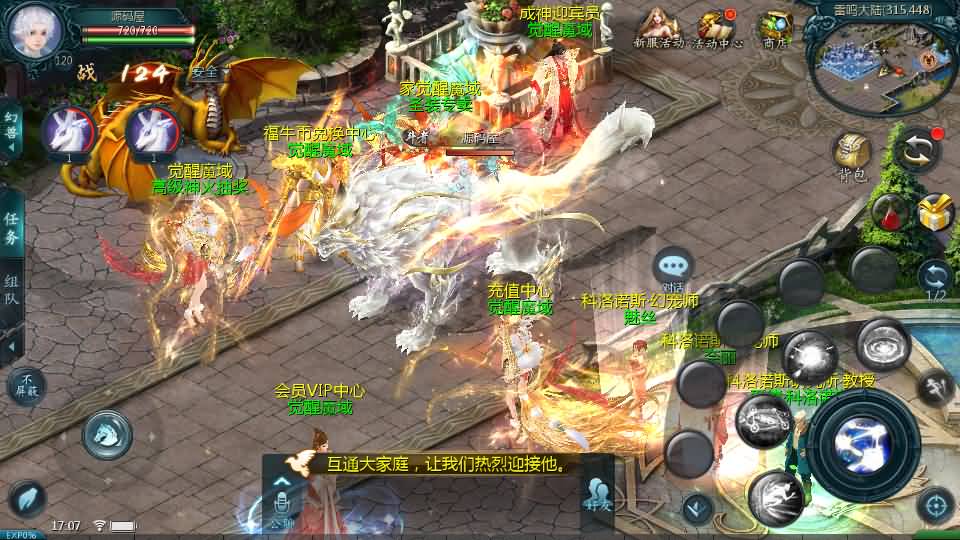The width and height of the screenshot is (960, 540).
Task: Switch skill page with 1/2 button
Action: [935, 280]
